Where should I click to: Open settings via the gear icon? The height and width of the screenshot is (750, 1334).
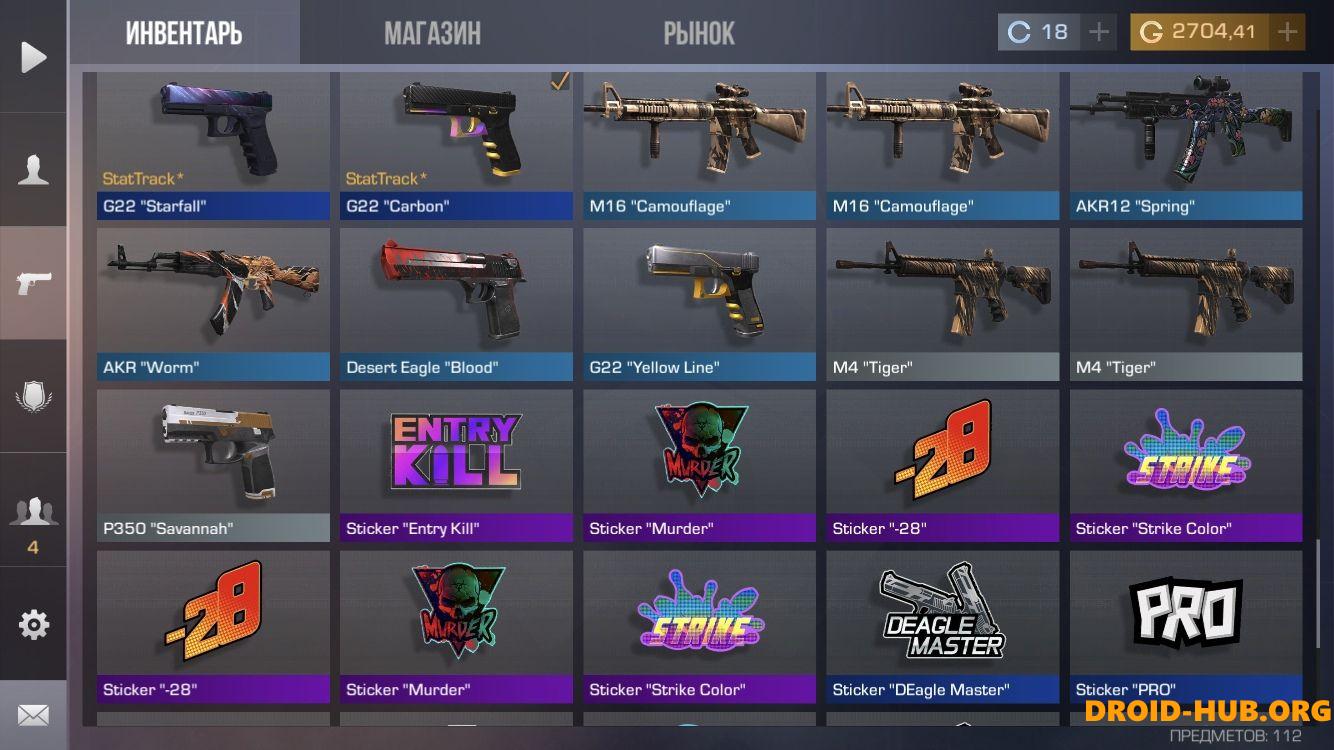[x=34, y=625]
